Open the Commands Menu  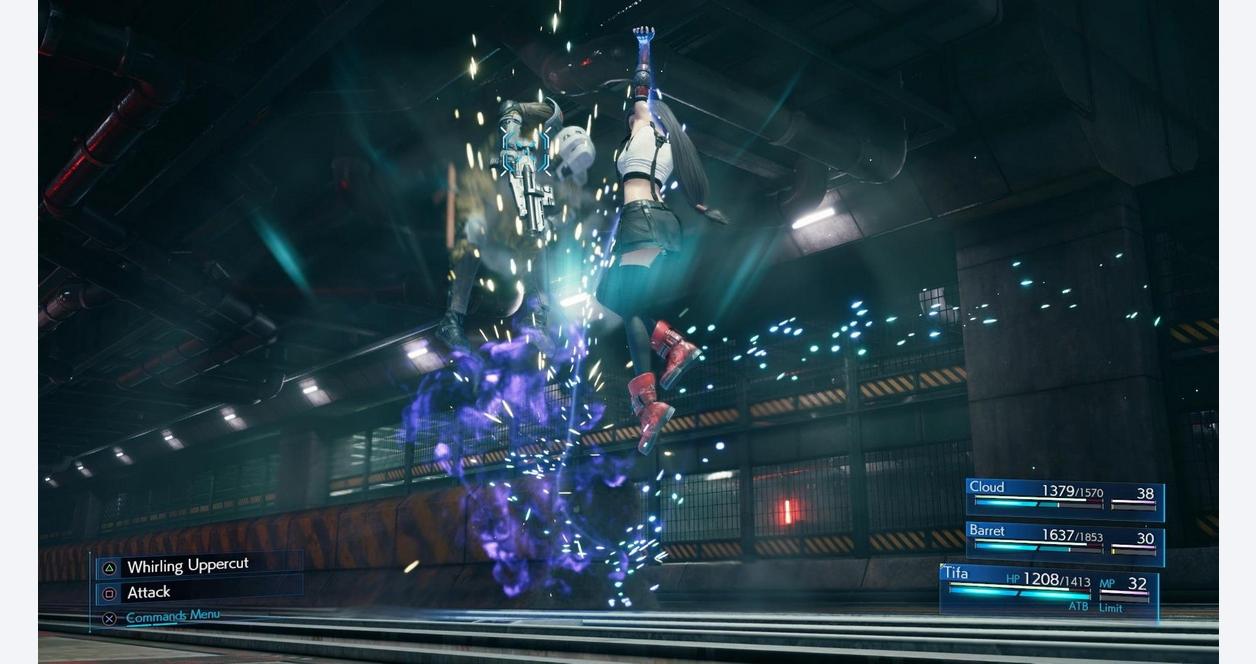tap(172, 616)
